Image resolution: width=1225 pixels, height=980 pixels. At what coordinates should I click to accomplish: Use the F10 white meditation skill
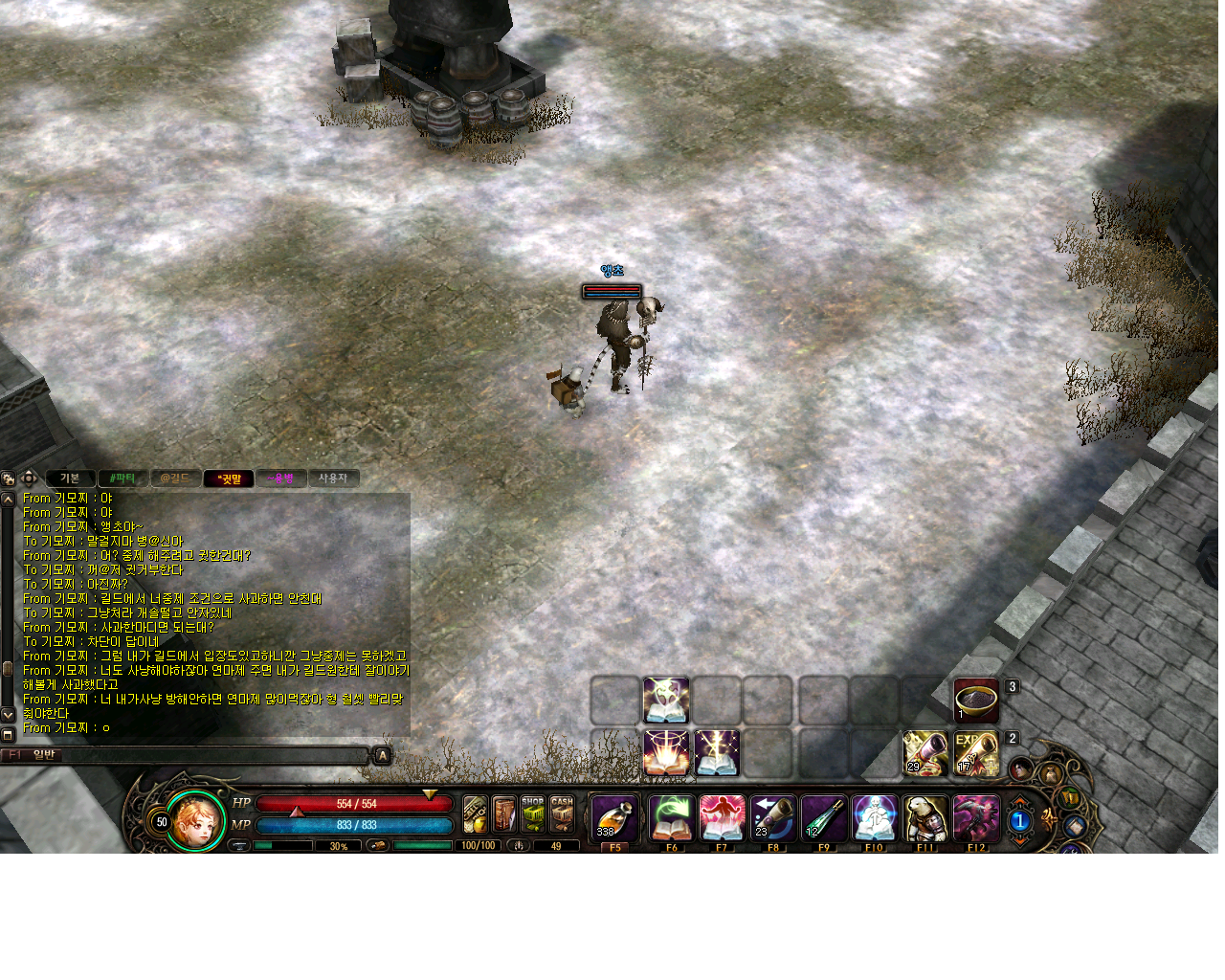[874, 816]
